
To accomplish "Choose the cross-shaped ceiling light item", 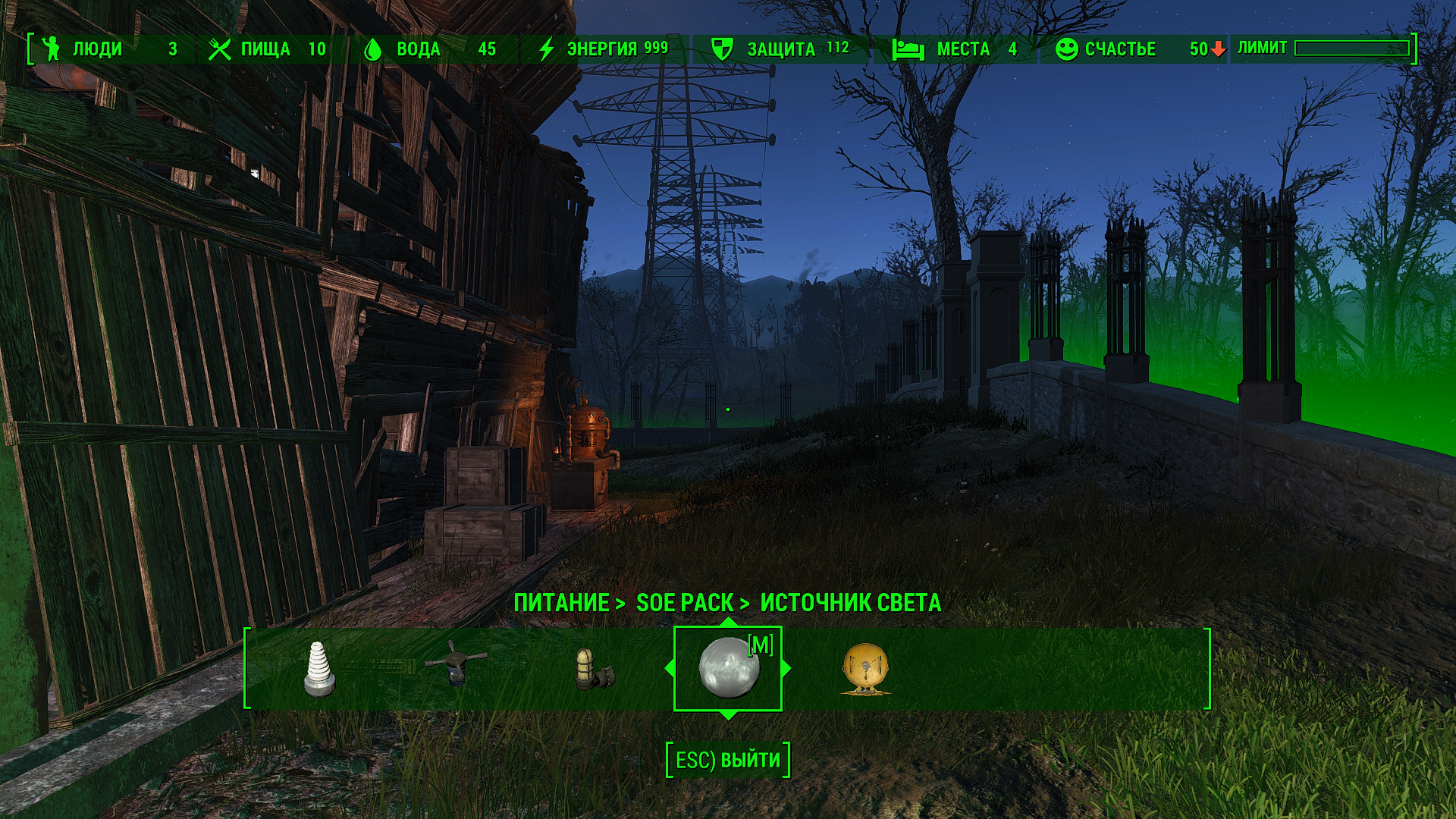I will click(x=455, y=664).
